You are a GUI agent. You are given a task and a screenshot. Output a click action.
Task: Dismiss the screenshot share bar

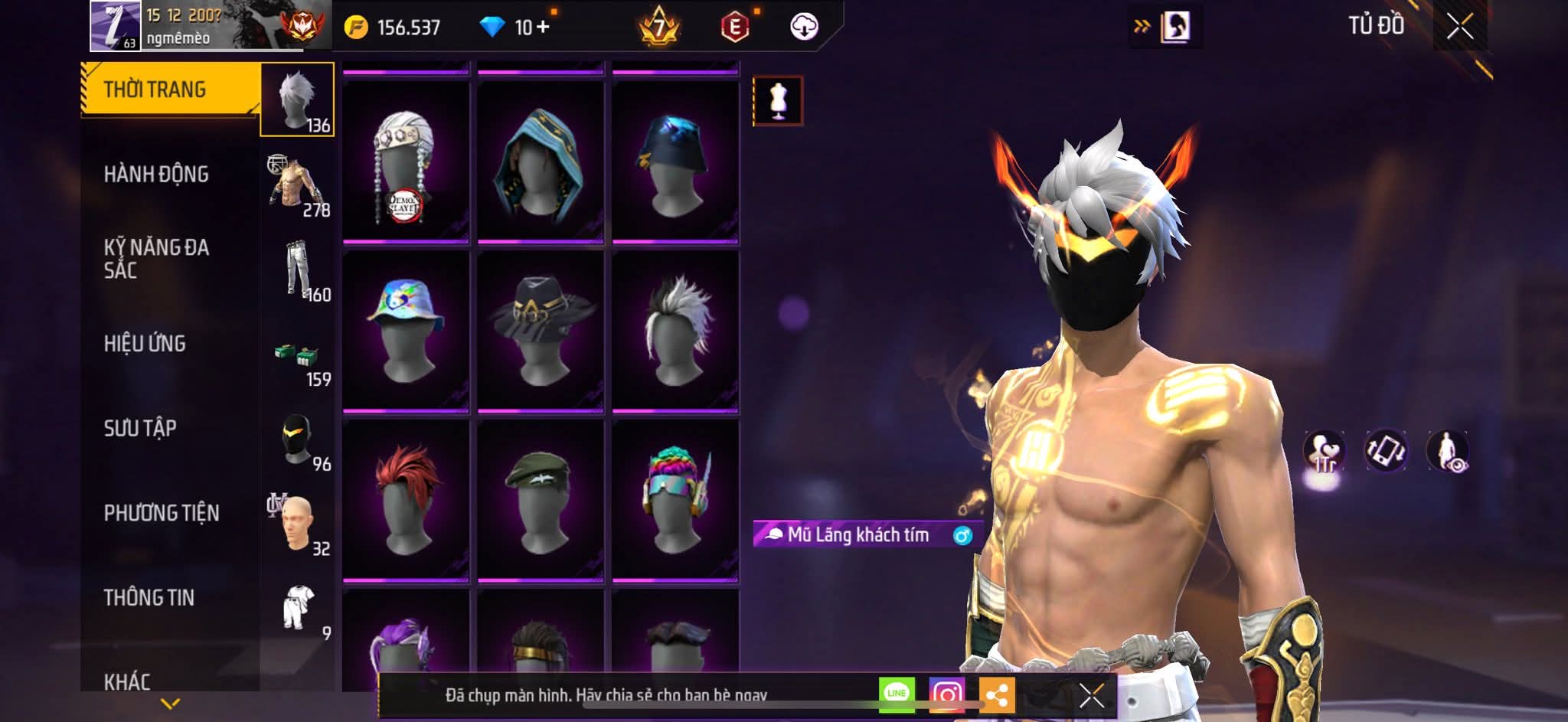pos(1091,696)
